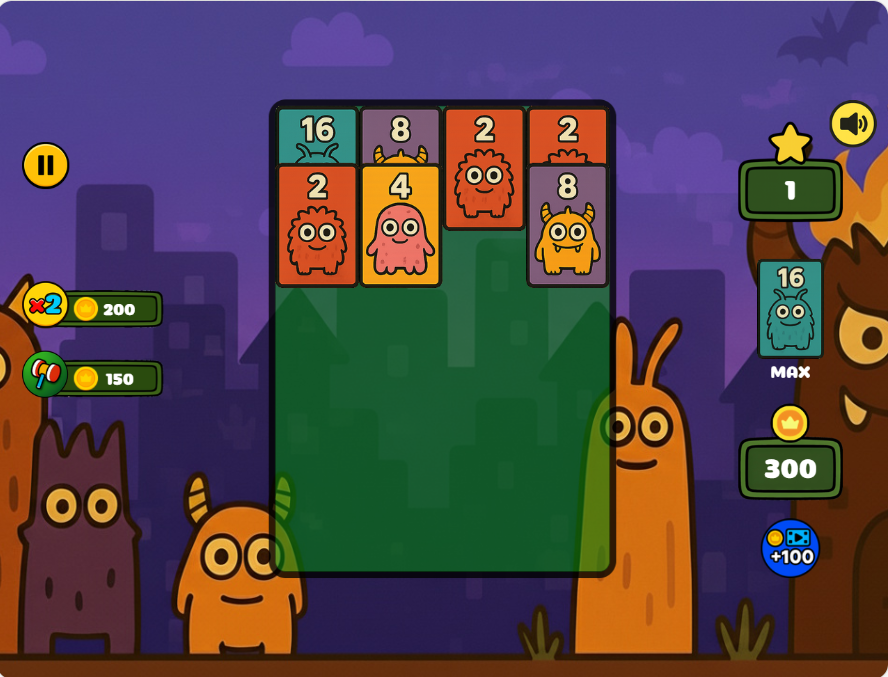Select the yellow 4 tile with pink monster

coord(400,226)
